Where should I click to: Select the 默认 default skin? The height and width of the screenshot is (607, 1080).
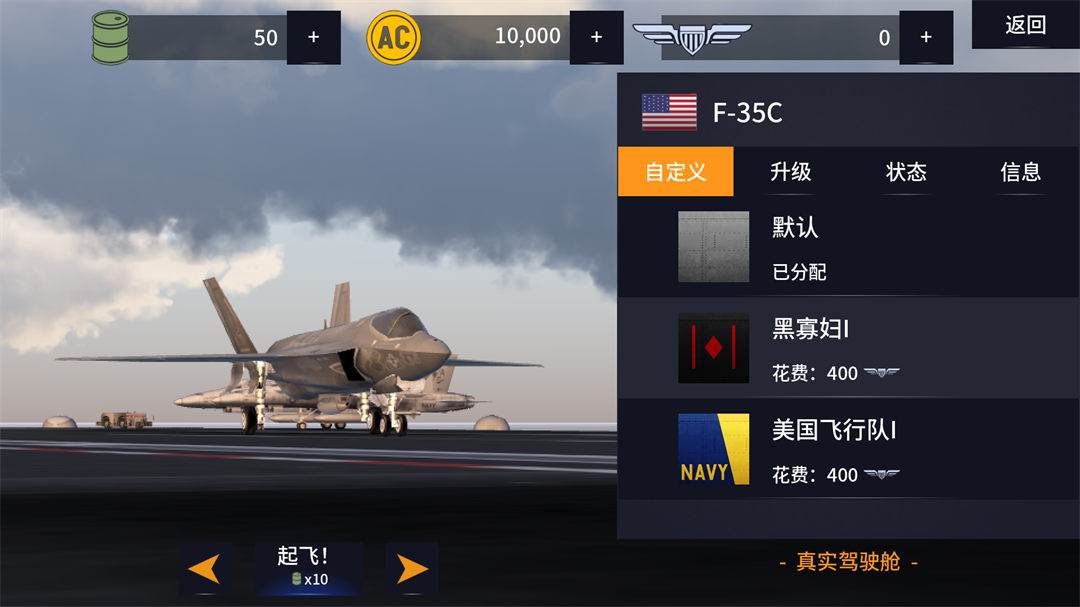click(x=848, y=247)
